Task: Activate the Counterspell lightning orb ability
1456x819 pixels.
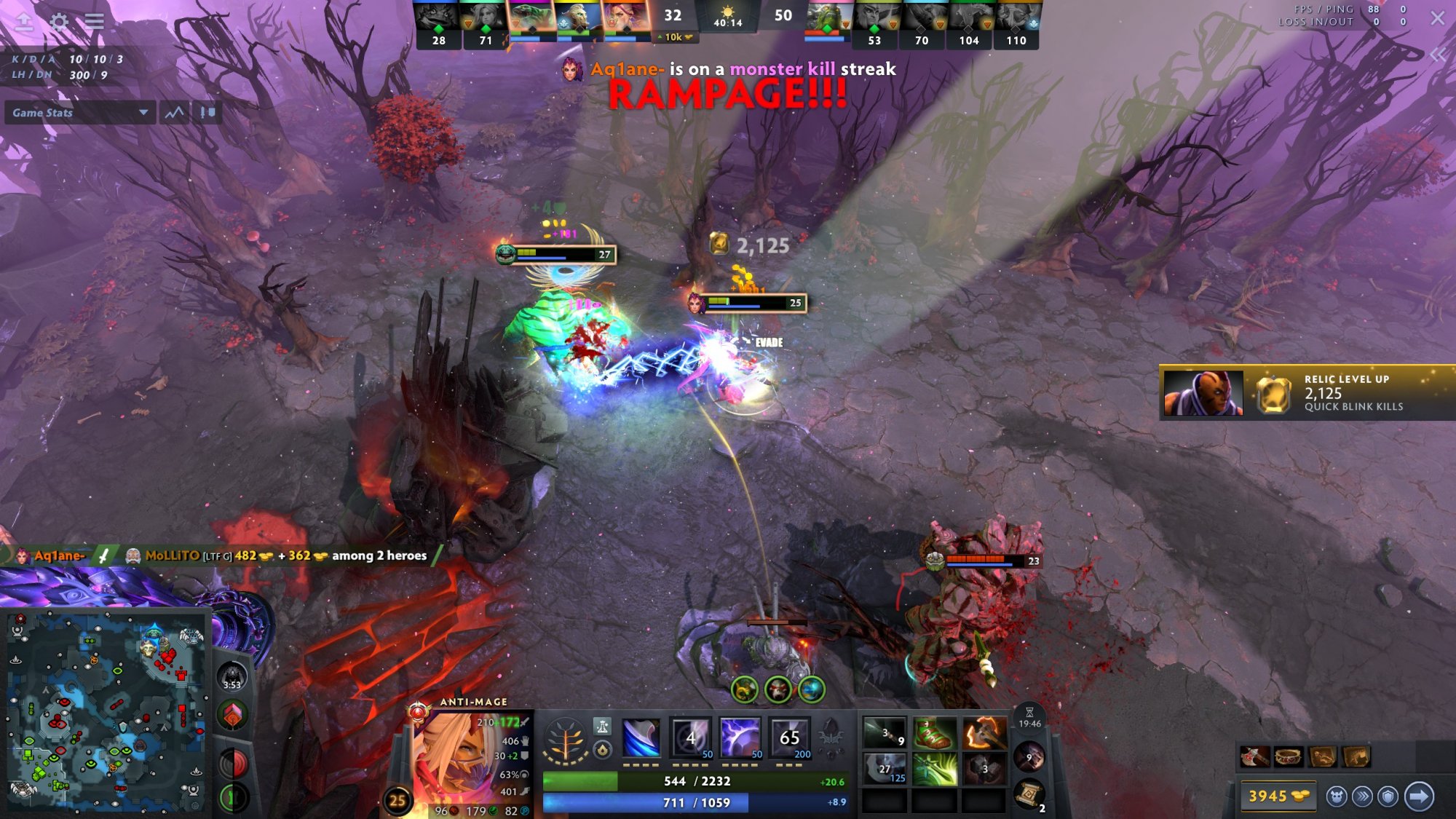Action: click(x=740, y=738)
